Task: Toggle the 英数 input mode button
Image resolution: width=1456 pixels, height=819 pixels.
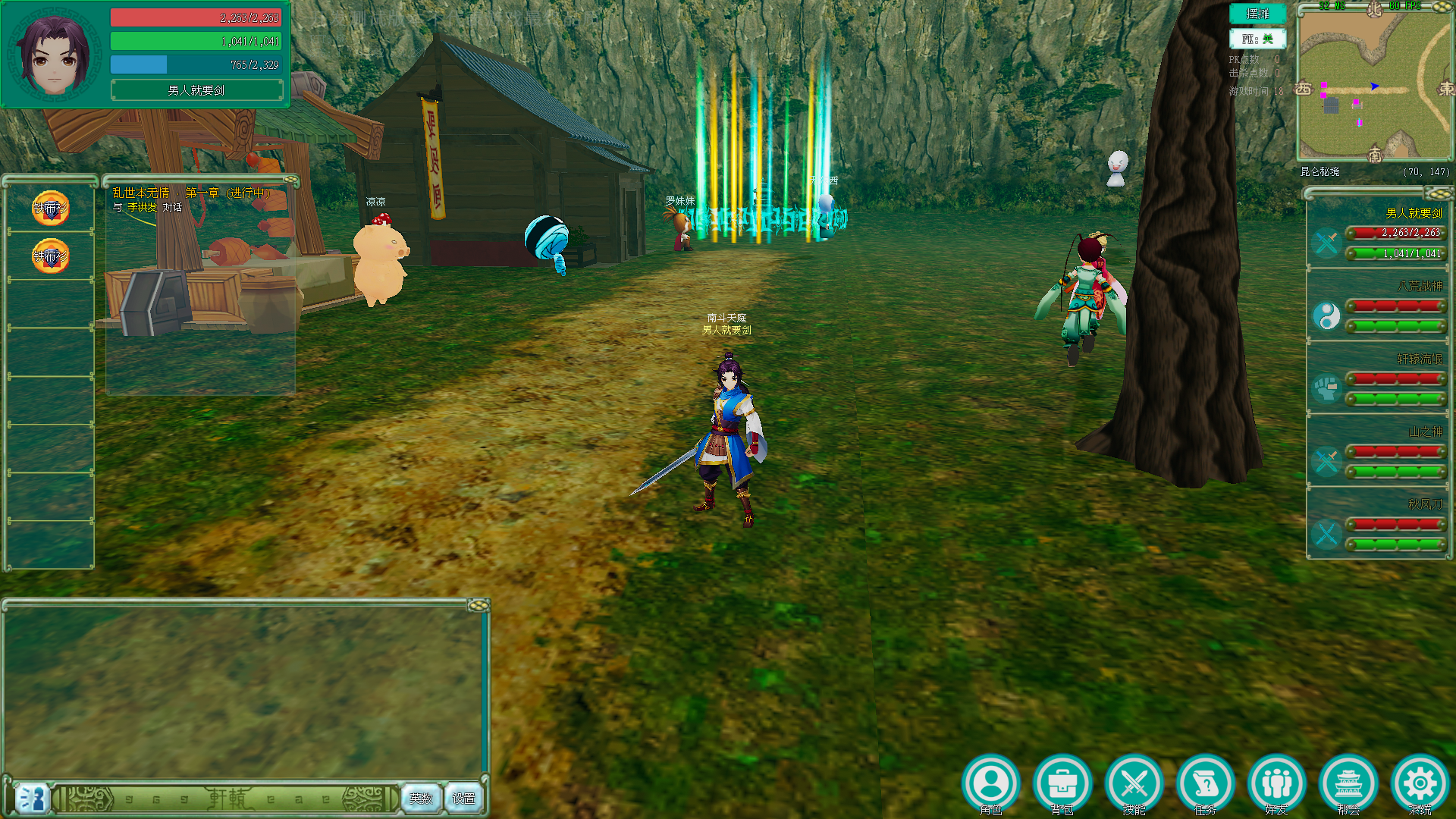Action: click(421, 798)
